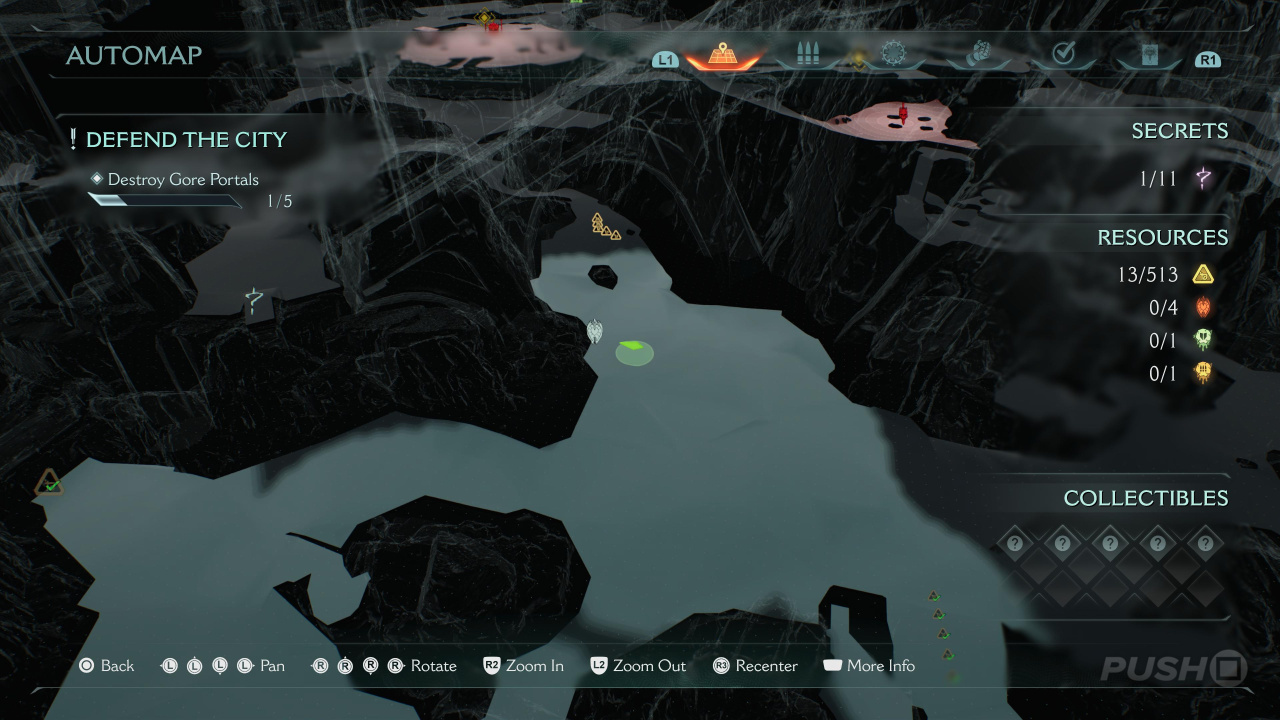This screenshot has width=1280, height=720.
Task: Select the purple secrets counter icon
Action: pyautogui.click(x=1203, y=179)
